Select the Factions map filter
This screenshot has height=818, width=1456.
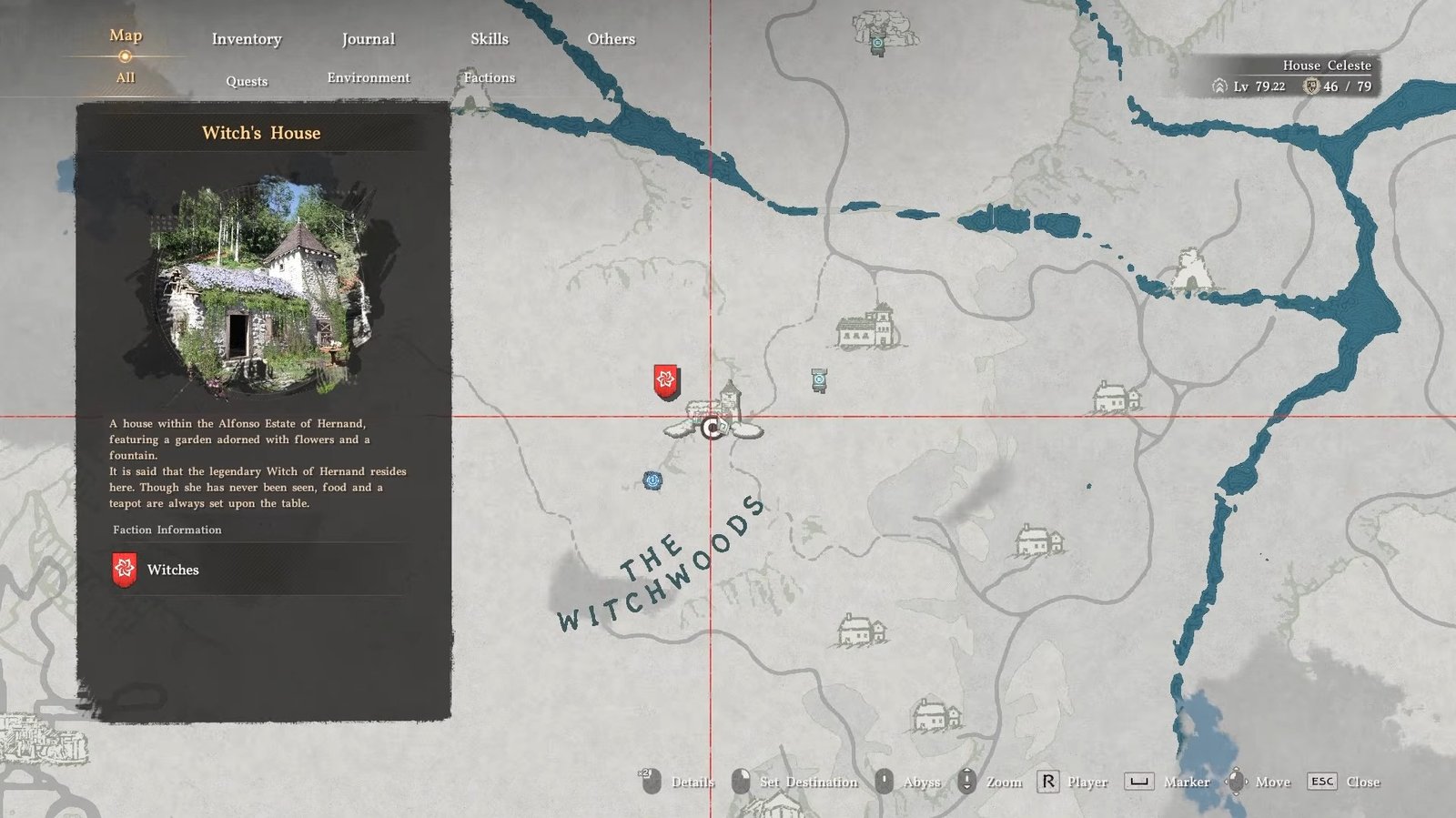click(489, 78)
